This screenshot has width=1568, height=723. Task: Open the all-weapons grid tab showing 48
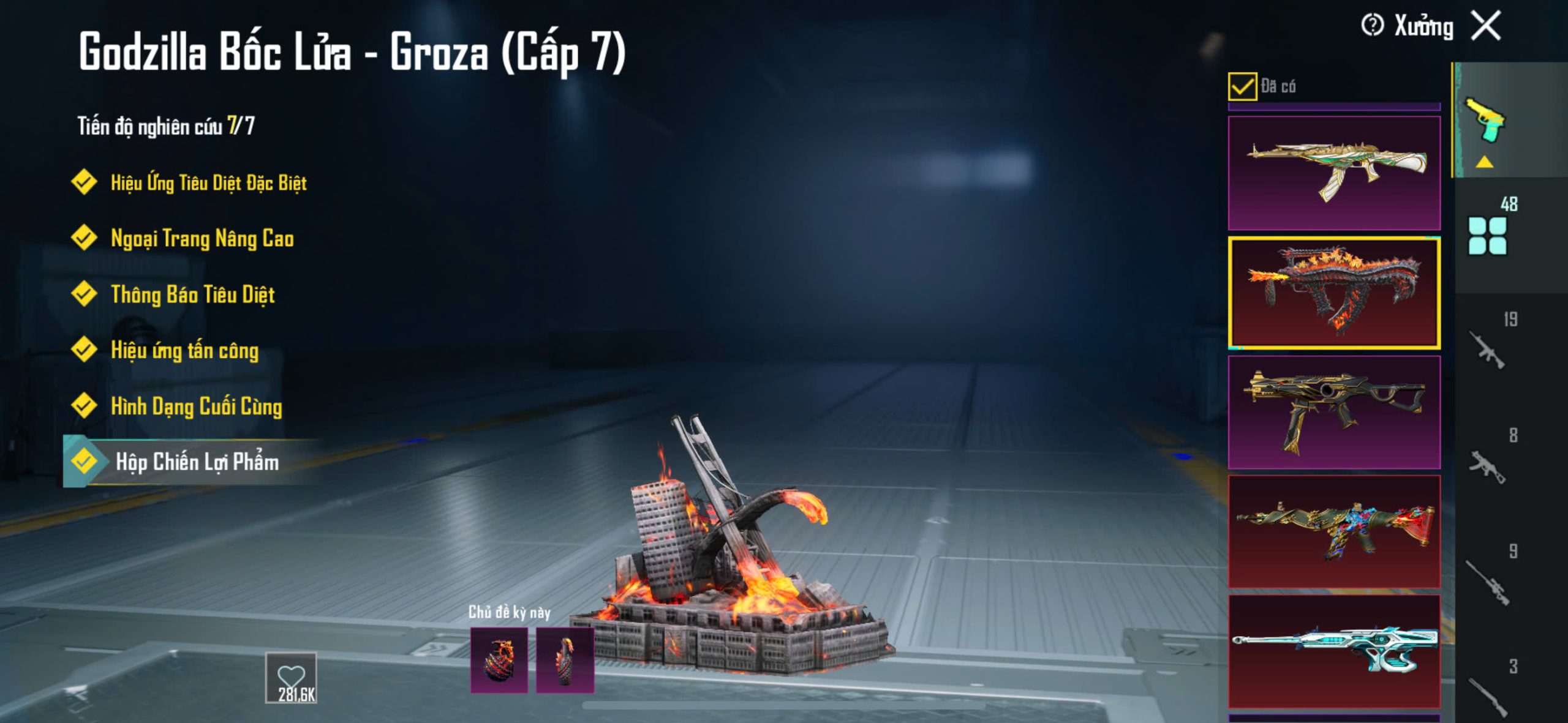coord(1487,236)
